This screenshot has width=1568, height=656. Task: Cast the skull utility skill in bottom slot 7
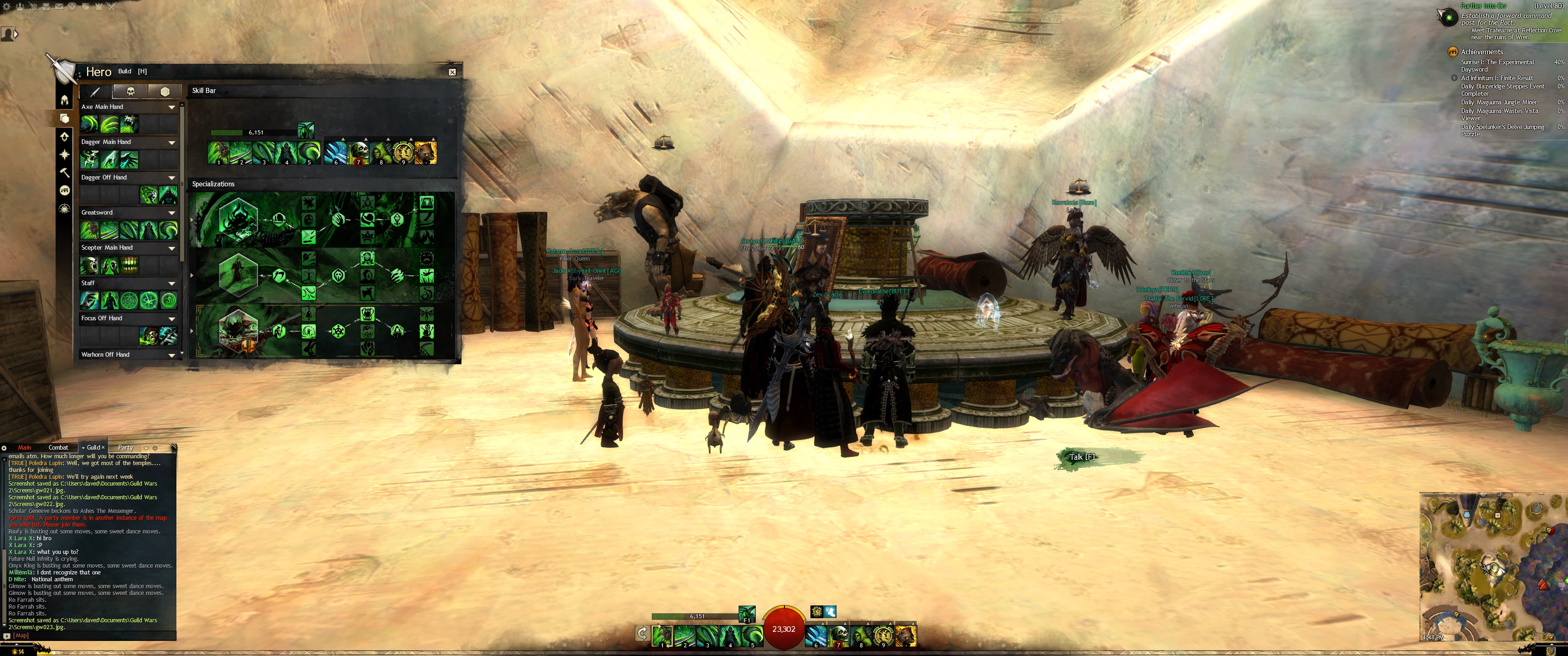coord(838,635)
